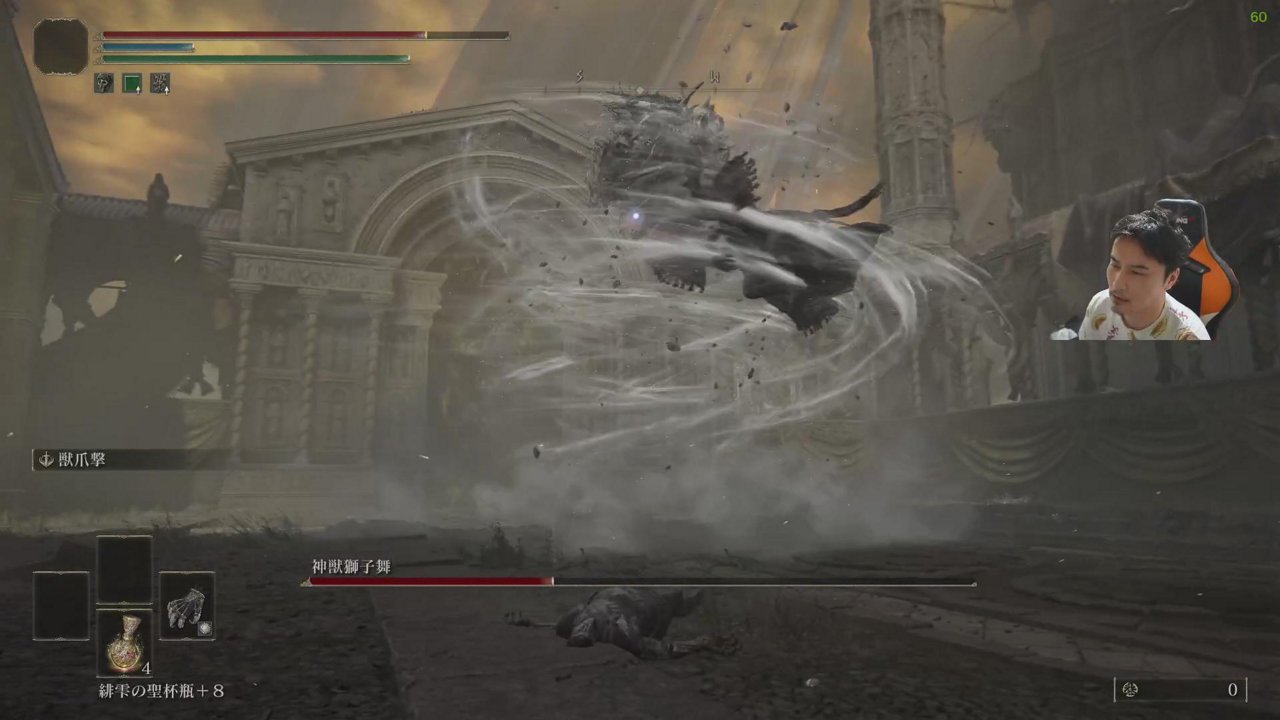Expand the buff icon with upward arrow
This screenshot has width=1280, height=720.
tap(138, 90)
